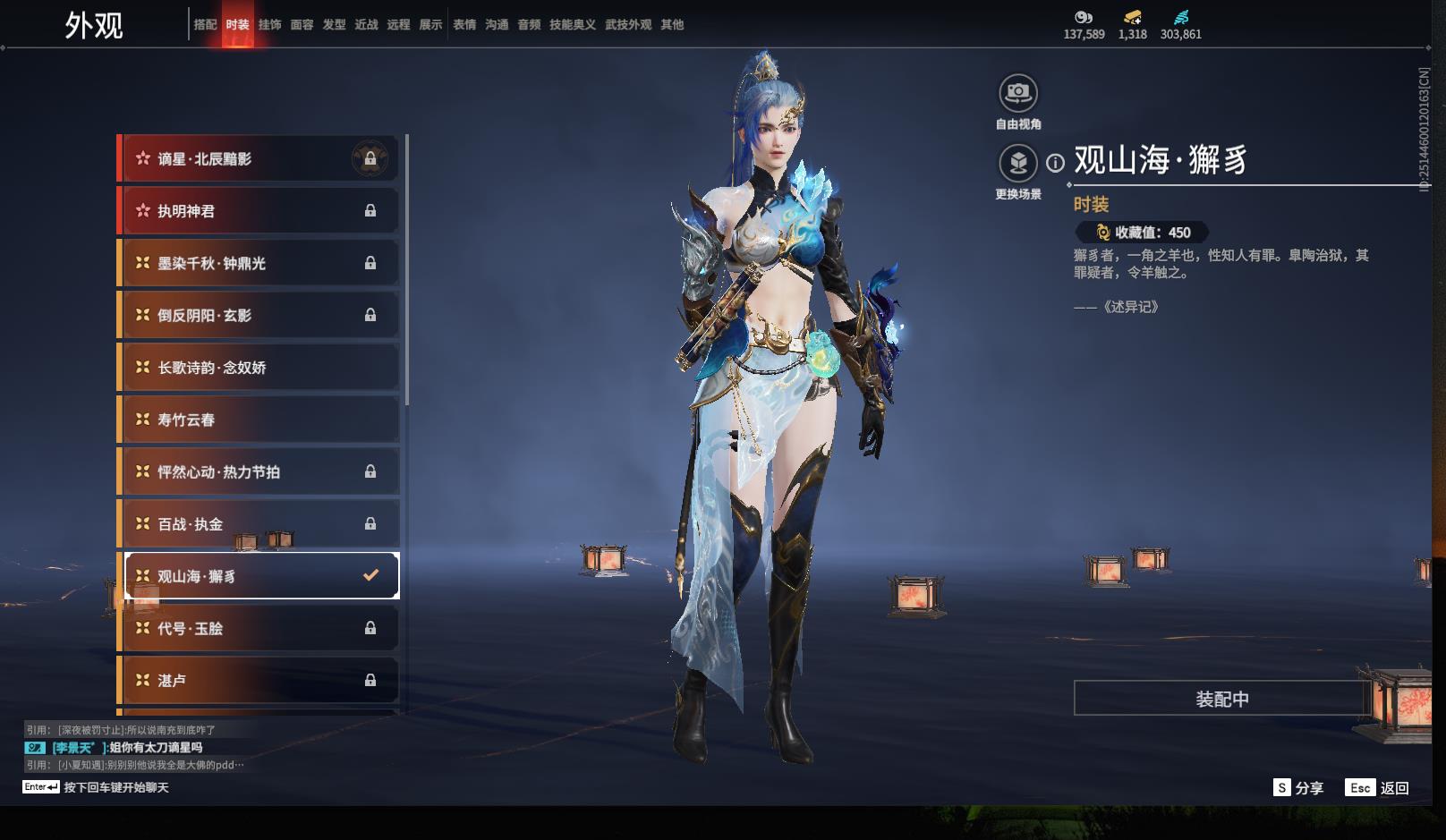The height and width of the screenshot is (840, 1446).
Task: Pick the 长歌诗韵·念奴娇 outfit
Action: point(259,368)
